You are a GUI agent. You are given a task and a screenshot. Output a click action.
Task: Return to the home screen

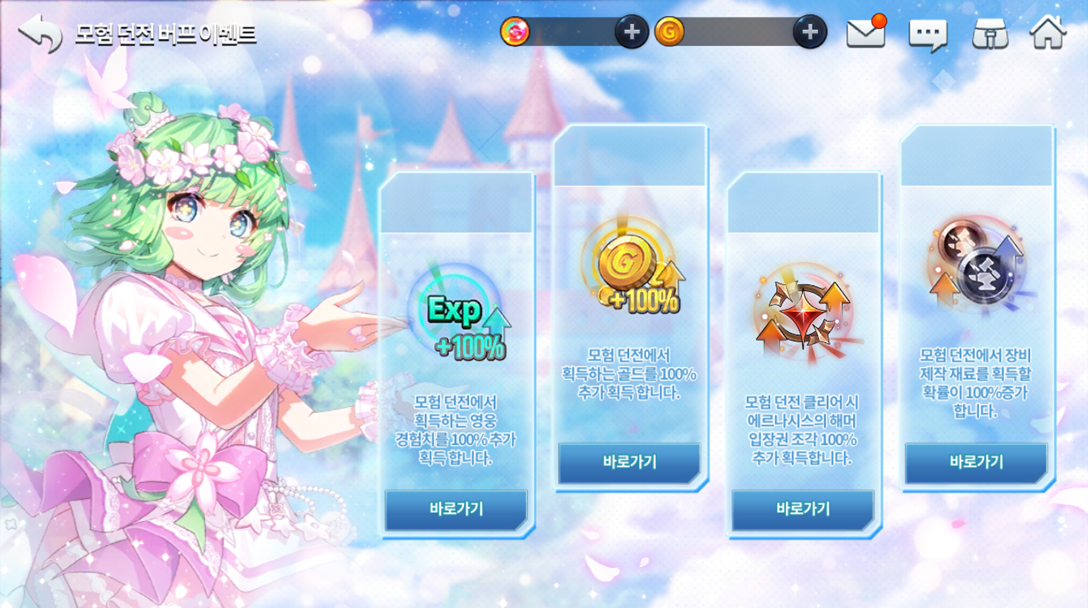[1048, 32]
